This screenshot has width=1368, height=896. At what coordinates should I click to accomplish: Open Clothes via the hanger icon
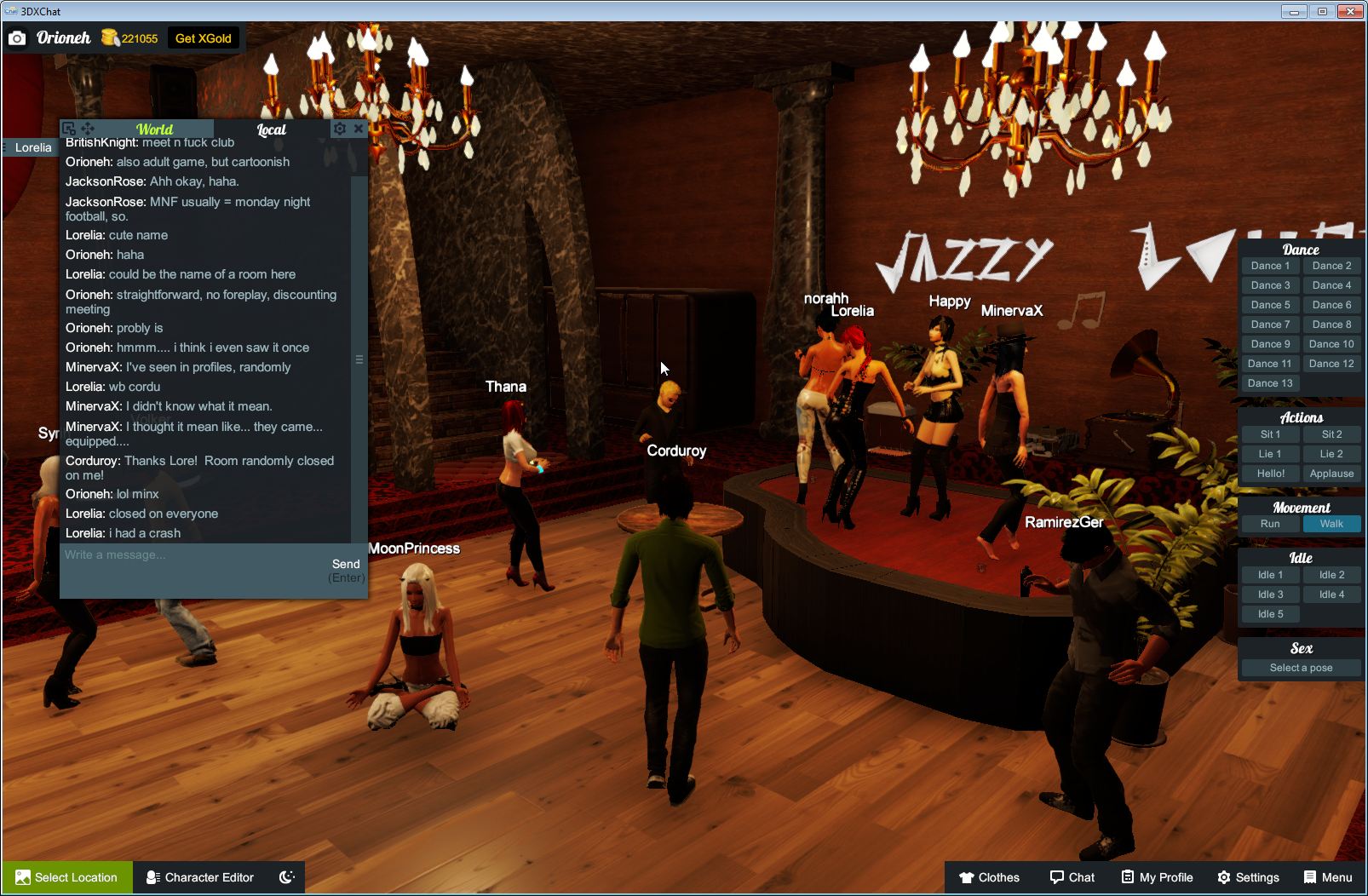click(968, 877)
